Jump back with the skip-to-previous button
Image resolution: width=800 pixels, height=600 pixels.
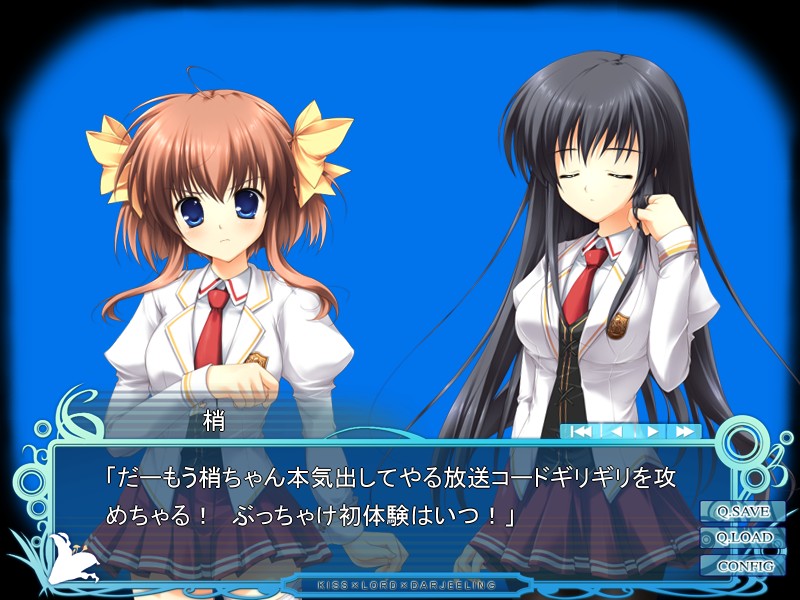coord(581,432)
